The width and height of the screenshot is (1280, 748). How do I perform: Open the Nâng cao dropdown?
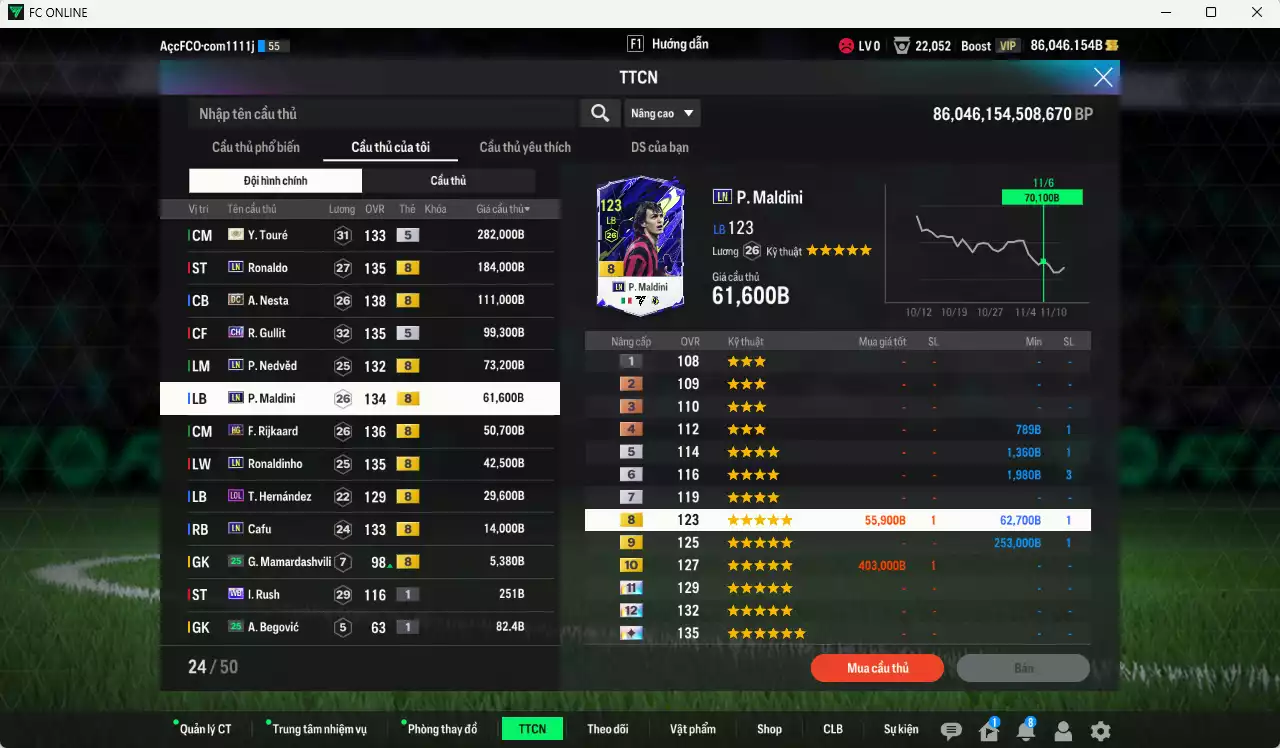[x=662, y=113]
